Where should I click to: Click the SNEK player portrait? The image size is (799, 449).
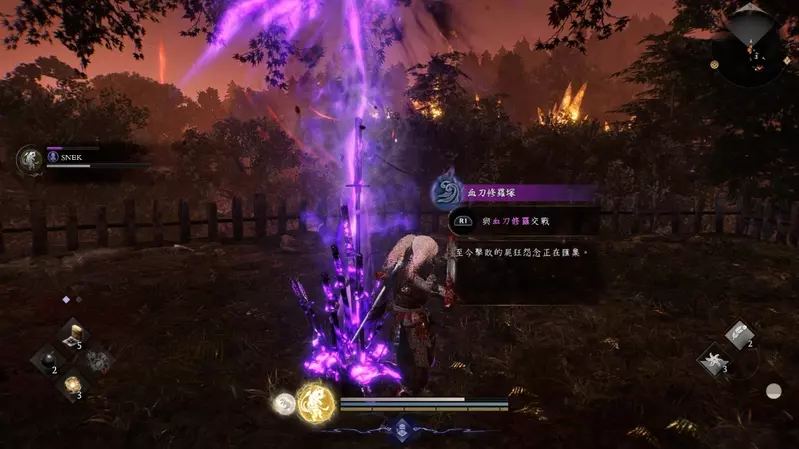[x=30, y=160]
